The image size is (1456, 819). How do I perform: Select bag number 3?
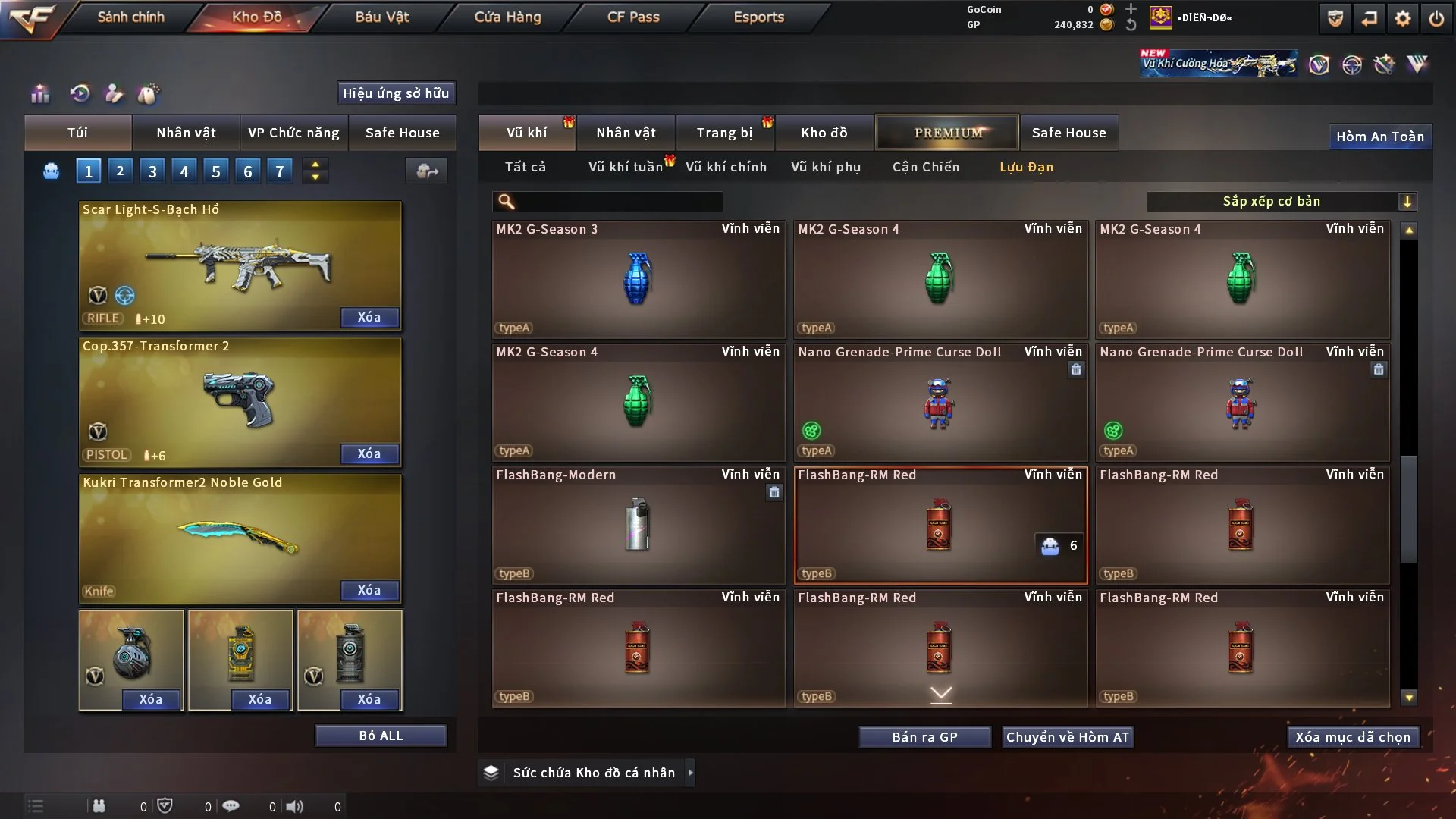coord(152,171)
